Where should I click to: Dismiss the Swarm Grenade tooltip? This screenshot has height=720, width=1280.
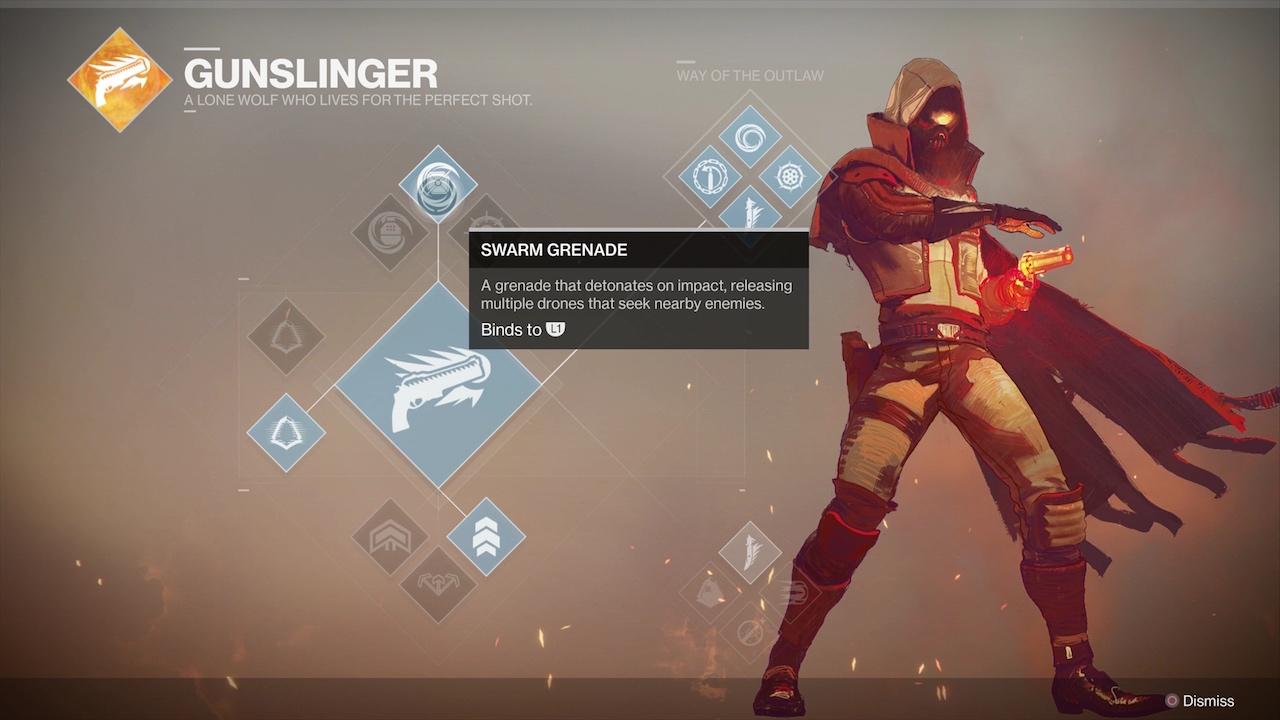[1200, 701]
